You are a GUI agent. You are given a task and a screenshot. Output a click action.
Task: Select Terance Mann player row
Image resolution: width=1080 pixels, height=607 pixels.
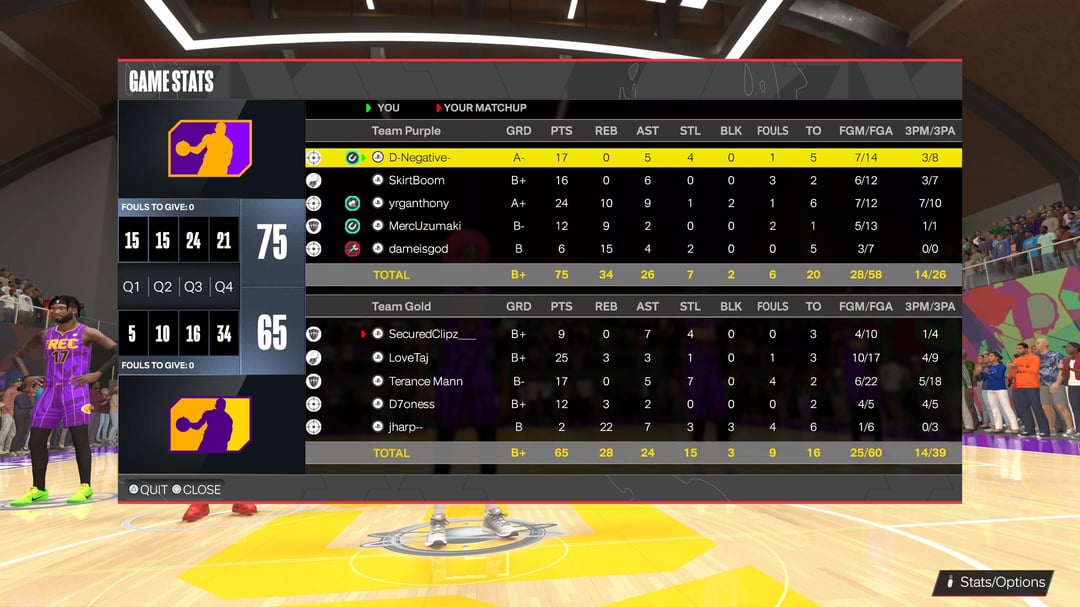[425, 381]
